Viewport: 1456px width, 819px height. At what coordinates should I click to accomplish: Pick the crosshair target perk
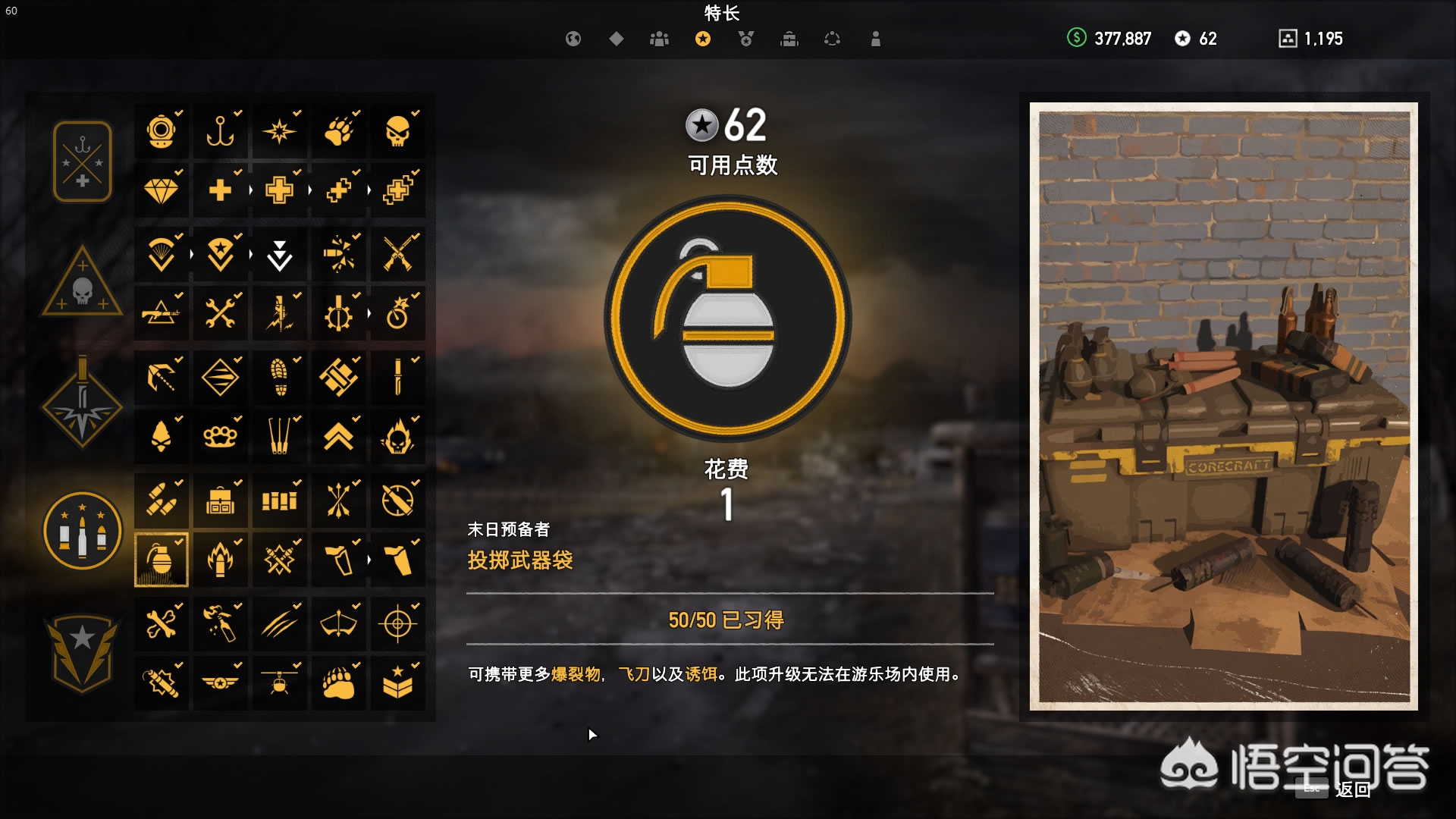(x=398, y=624)
